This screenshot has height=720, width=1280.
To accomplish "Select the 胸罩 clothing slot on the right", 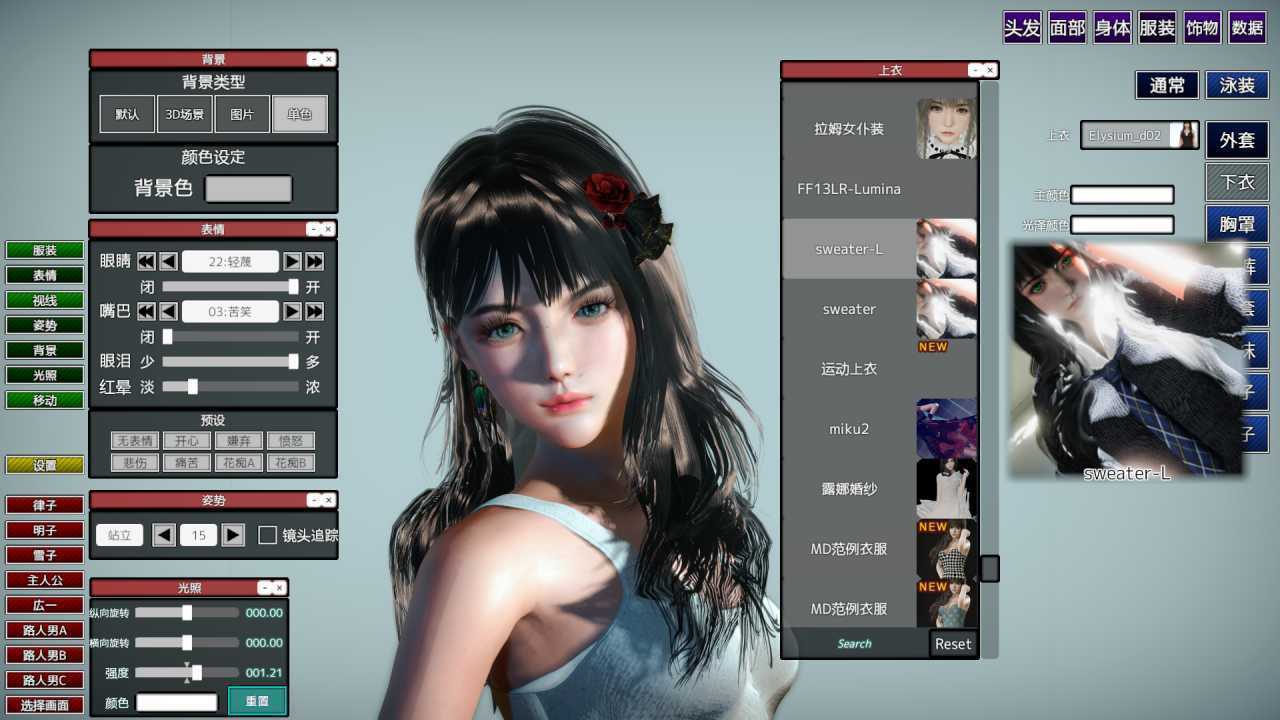I will [1237, 224].
